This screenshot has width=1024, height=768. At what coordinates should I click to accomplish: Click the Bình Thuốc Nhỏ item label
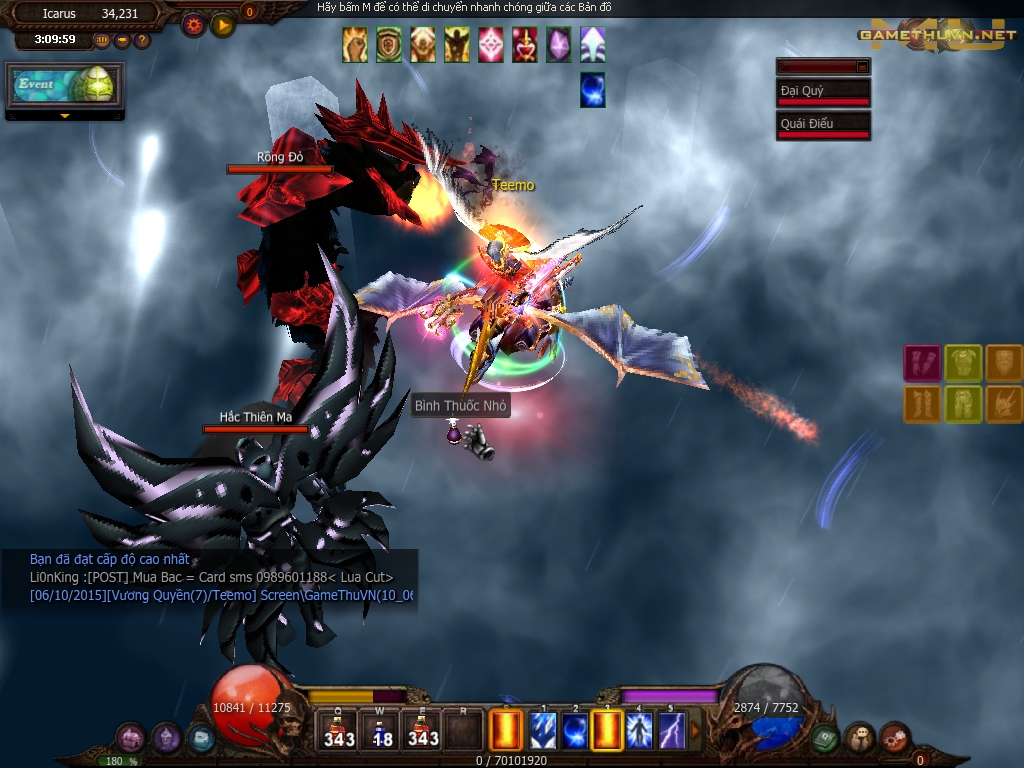point(461,406)
